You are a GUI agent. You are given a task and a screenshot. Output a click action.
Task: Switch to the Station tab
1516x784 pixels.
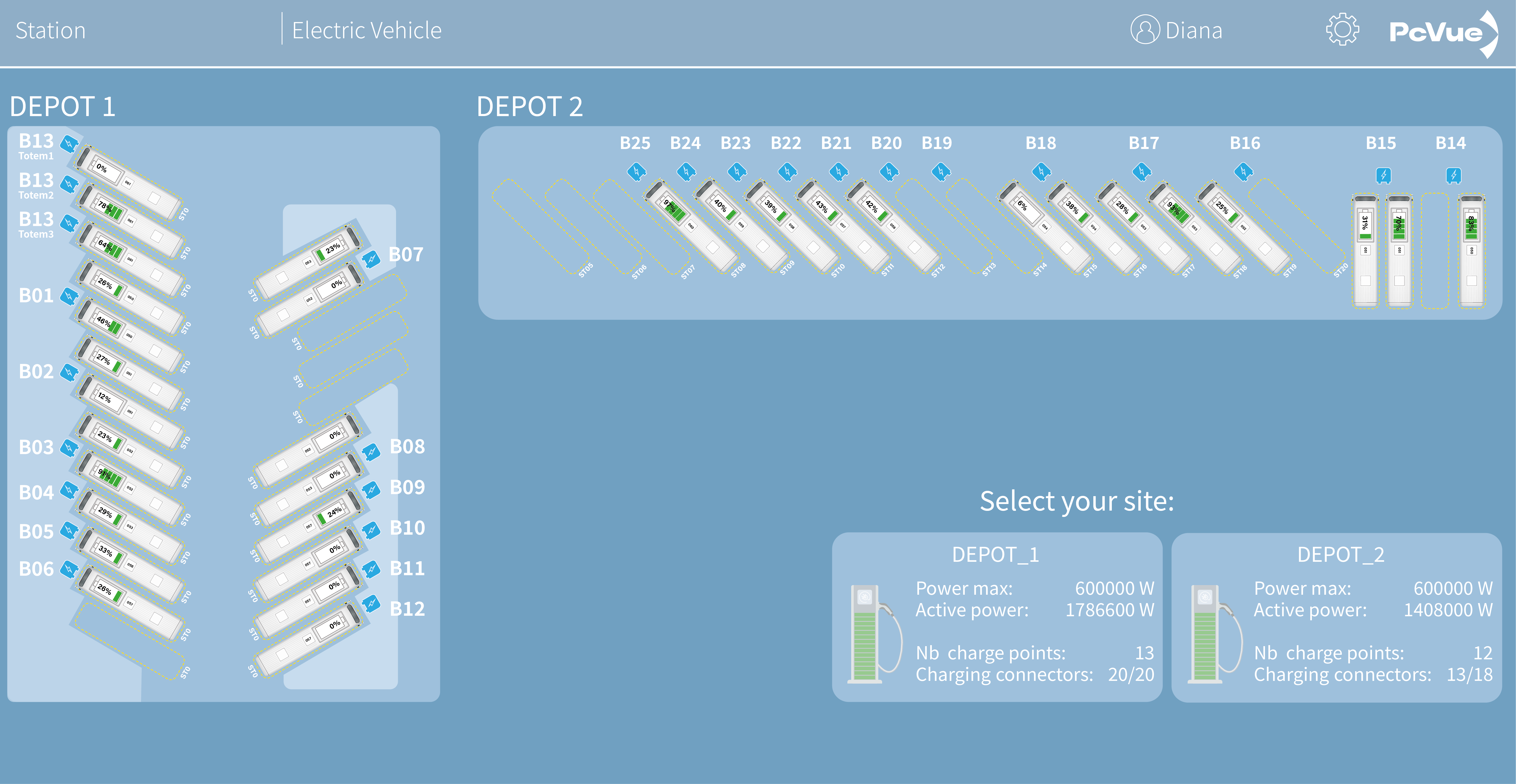(x=51, y=30)
